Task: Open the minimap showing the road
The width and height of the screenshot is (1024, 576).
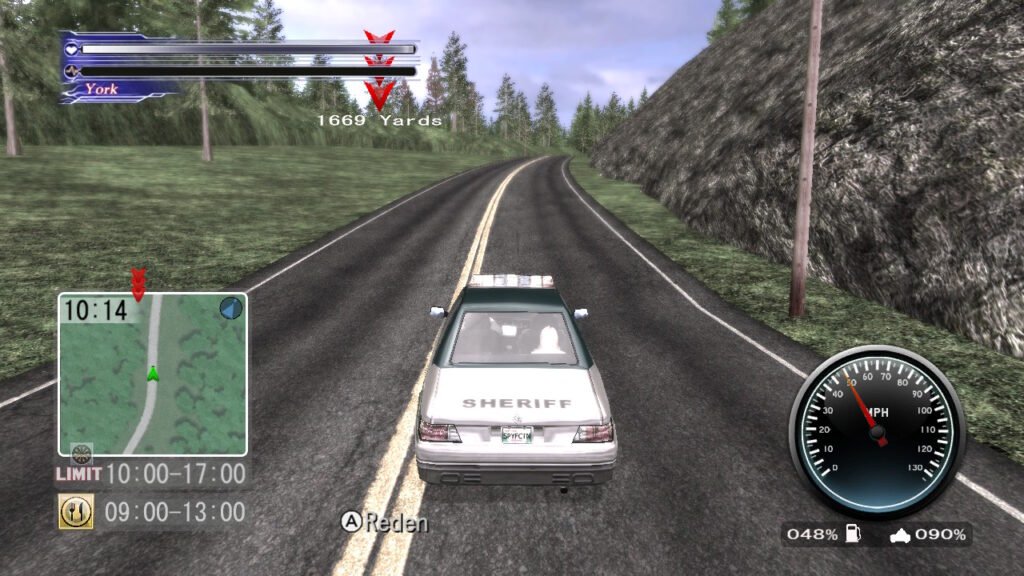Action: coord(152,374)
